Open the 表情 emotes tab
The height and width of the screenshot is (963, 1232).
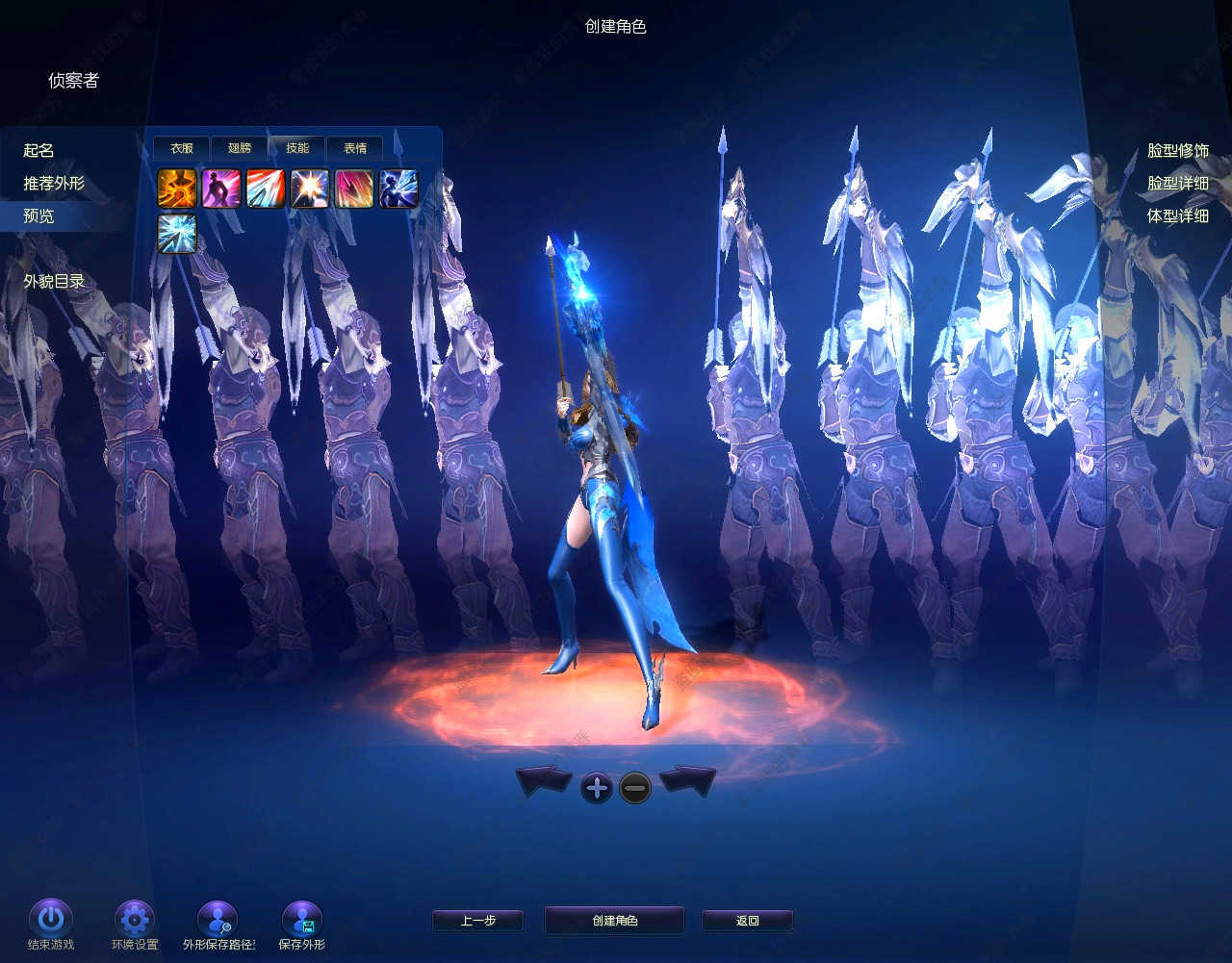click(355, 148)
